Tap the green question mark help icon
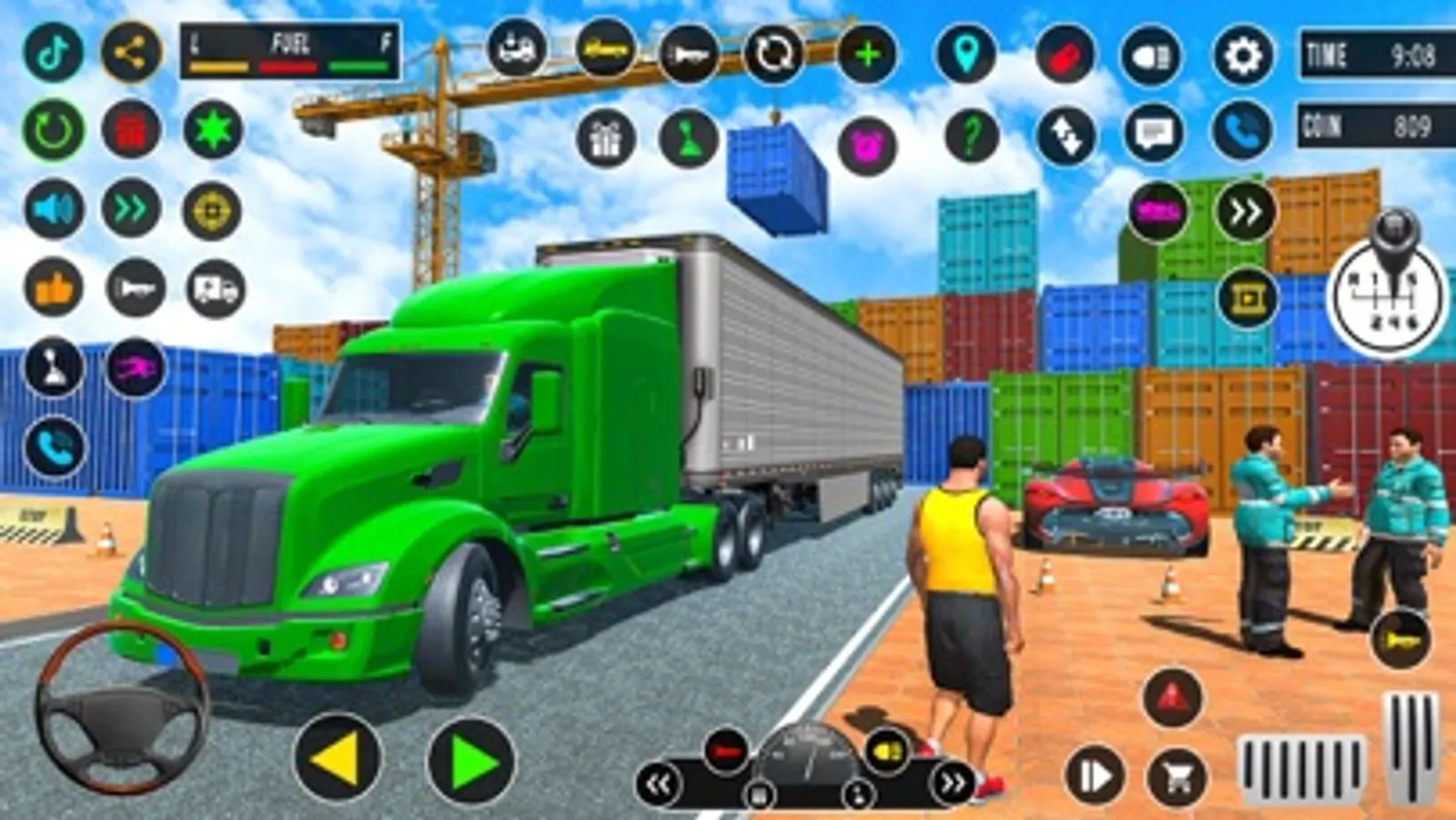 (x=970, y=137)
